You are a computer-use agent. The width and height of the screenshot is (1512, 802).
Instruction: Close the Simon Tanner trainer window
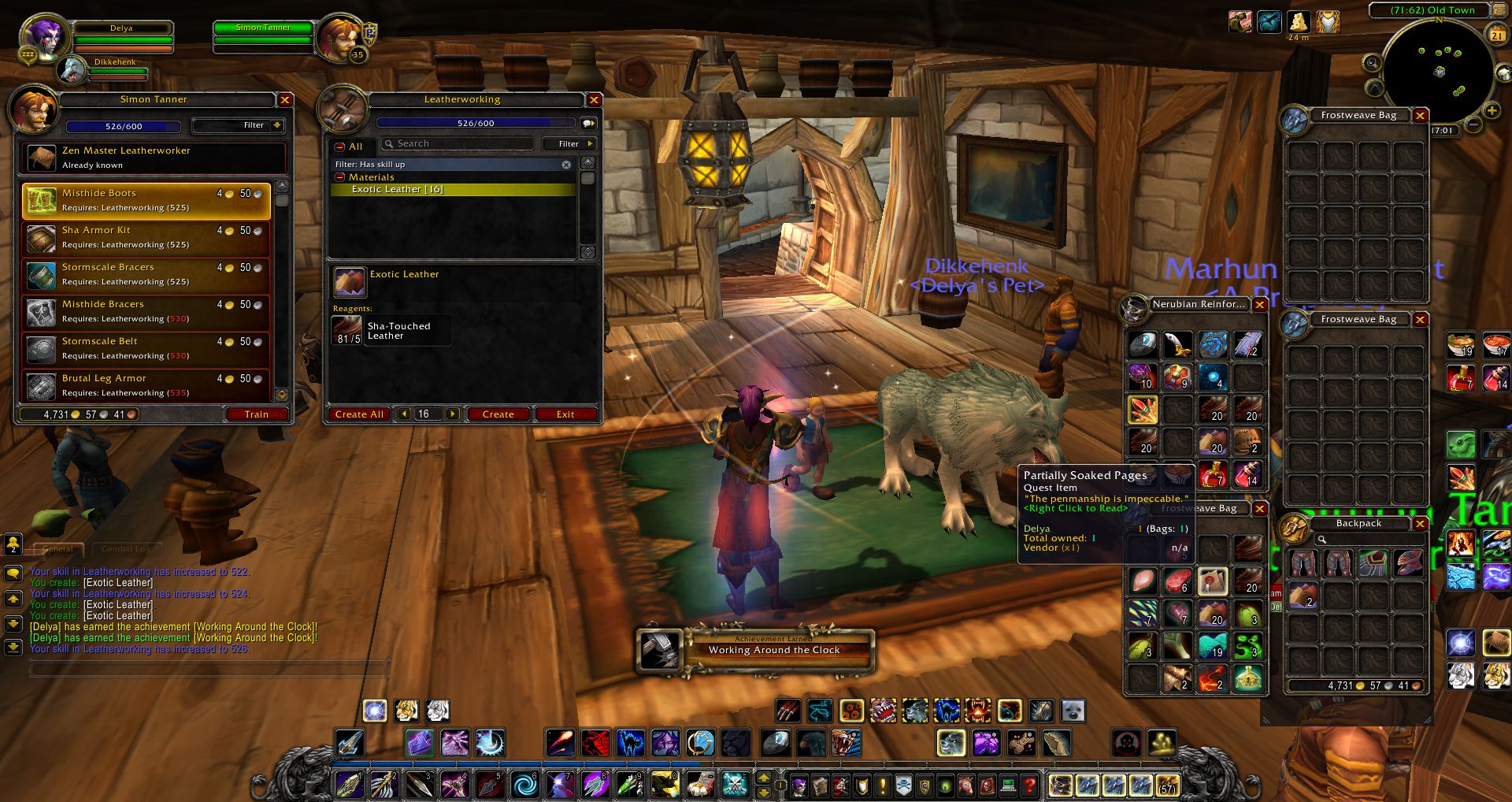pos(285,100)
